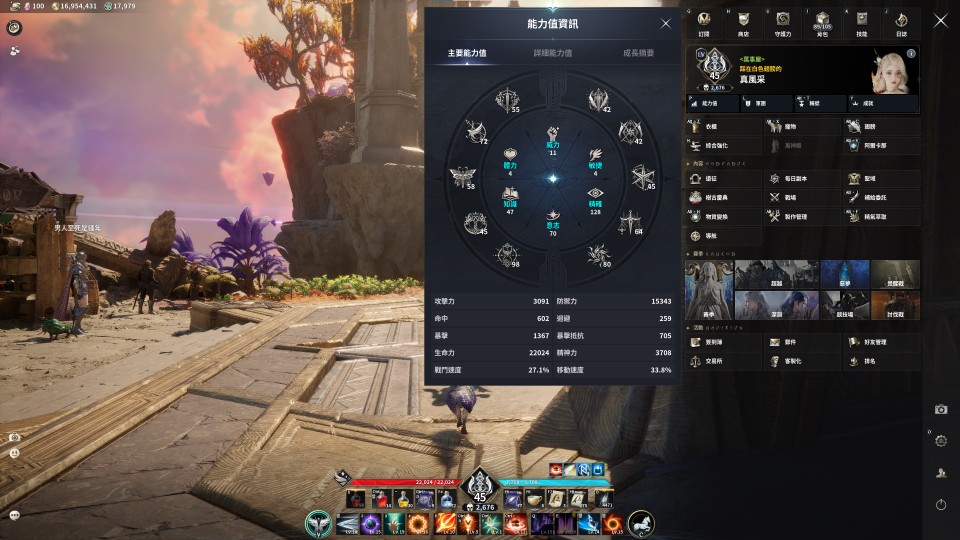960x540 pixels.
Task: Close the main menu panel
Action: click(940, 20)
